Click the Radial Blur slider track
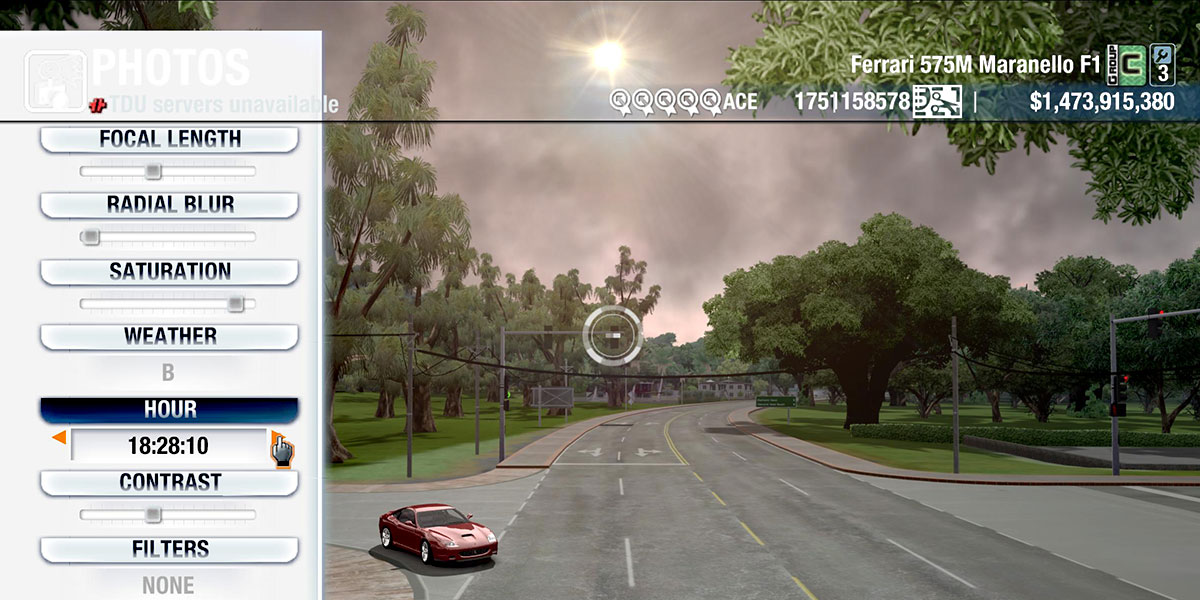1200x600 pixels. tap(168, 237)
